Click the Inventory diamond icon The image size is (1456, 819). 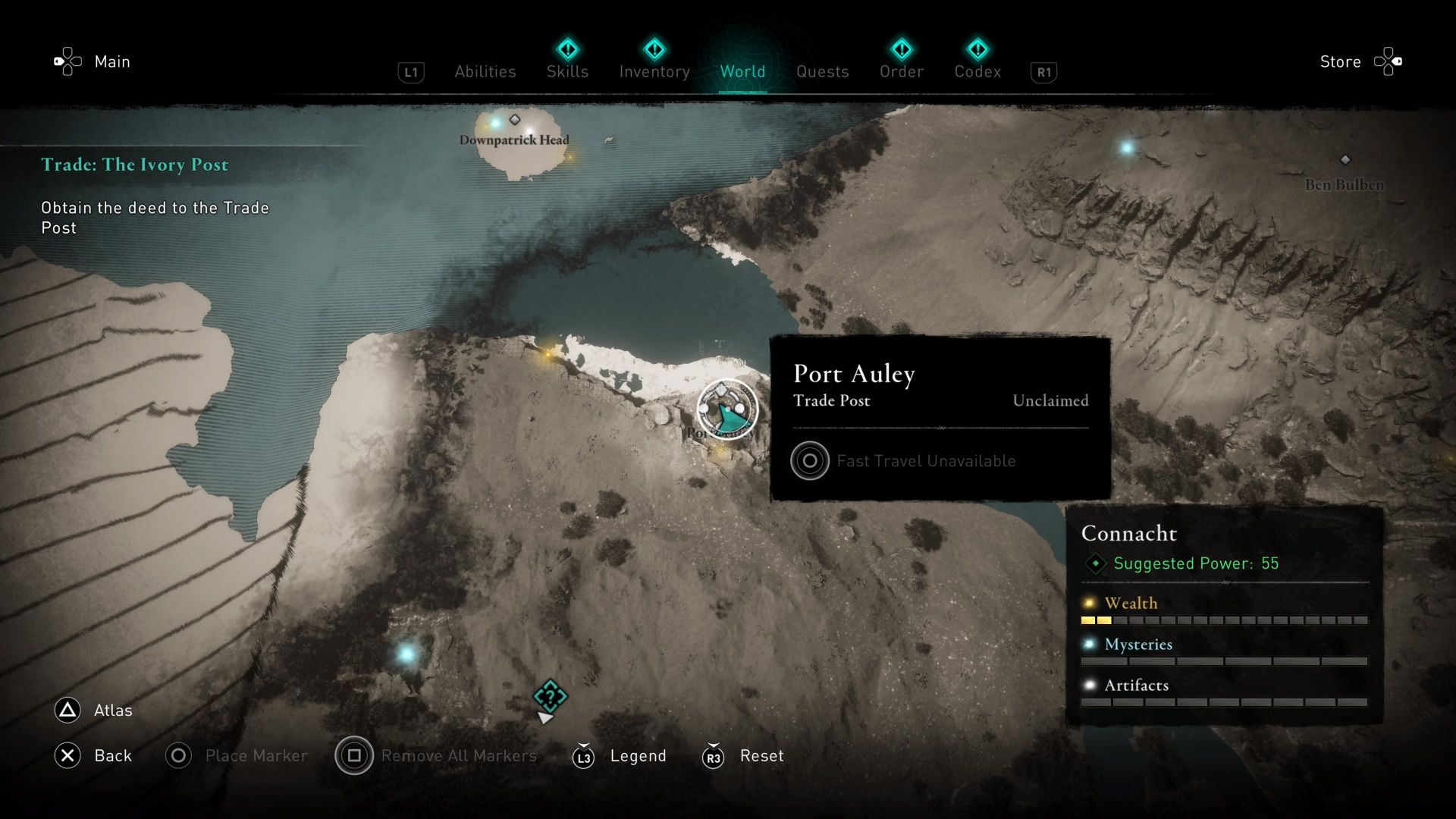(654, 49)
